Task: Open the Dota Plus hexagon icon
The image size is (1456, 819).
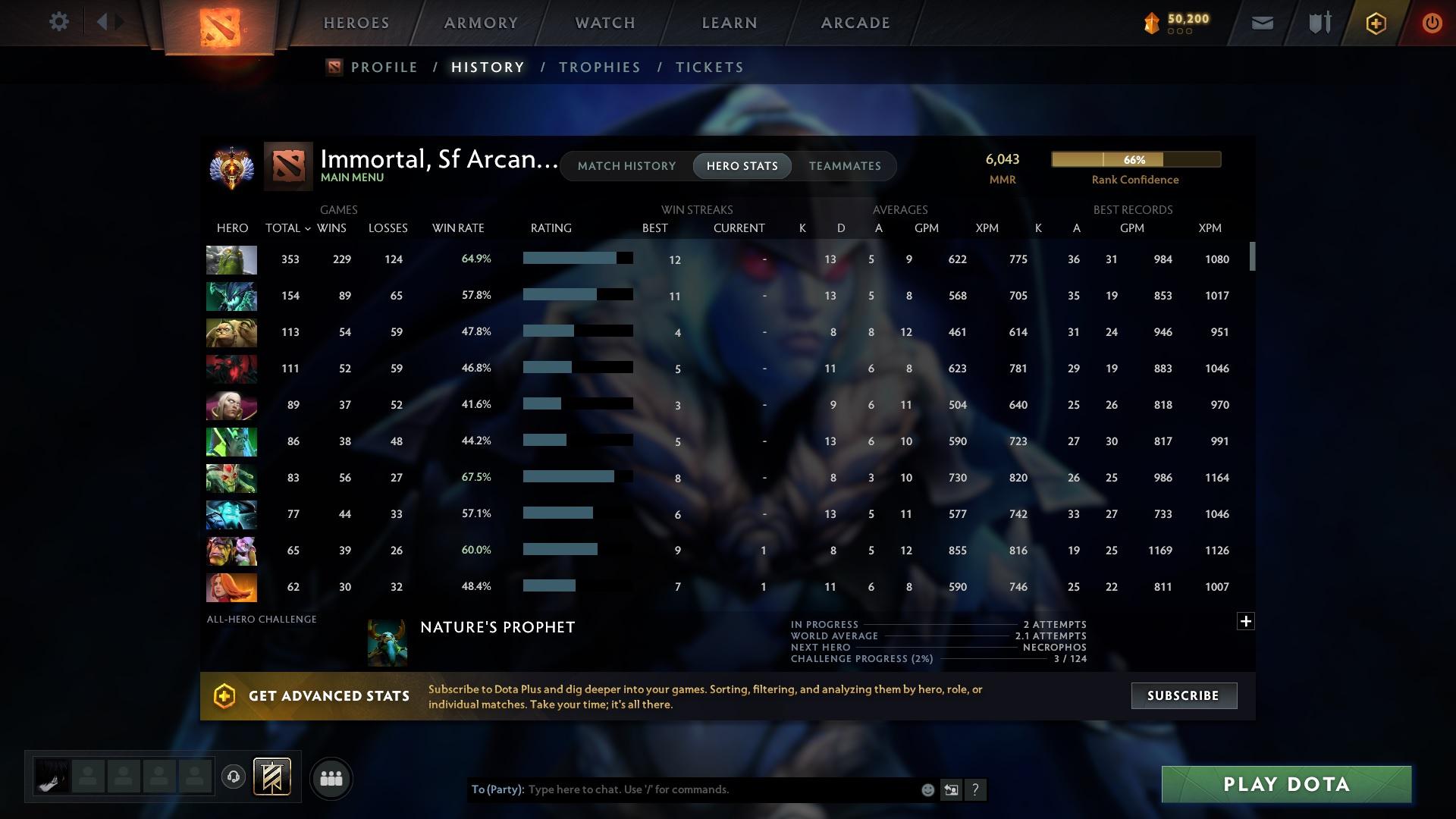Action: point(1375,23)
